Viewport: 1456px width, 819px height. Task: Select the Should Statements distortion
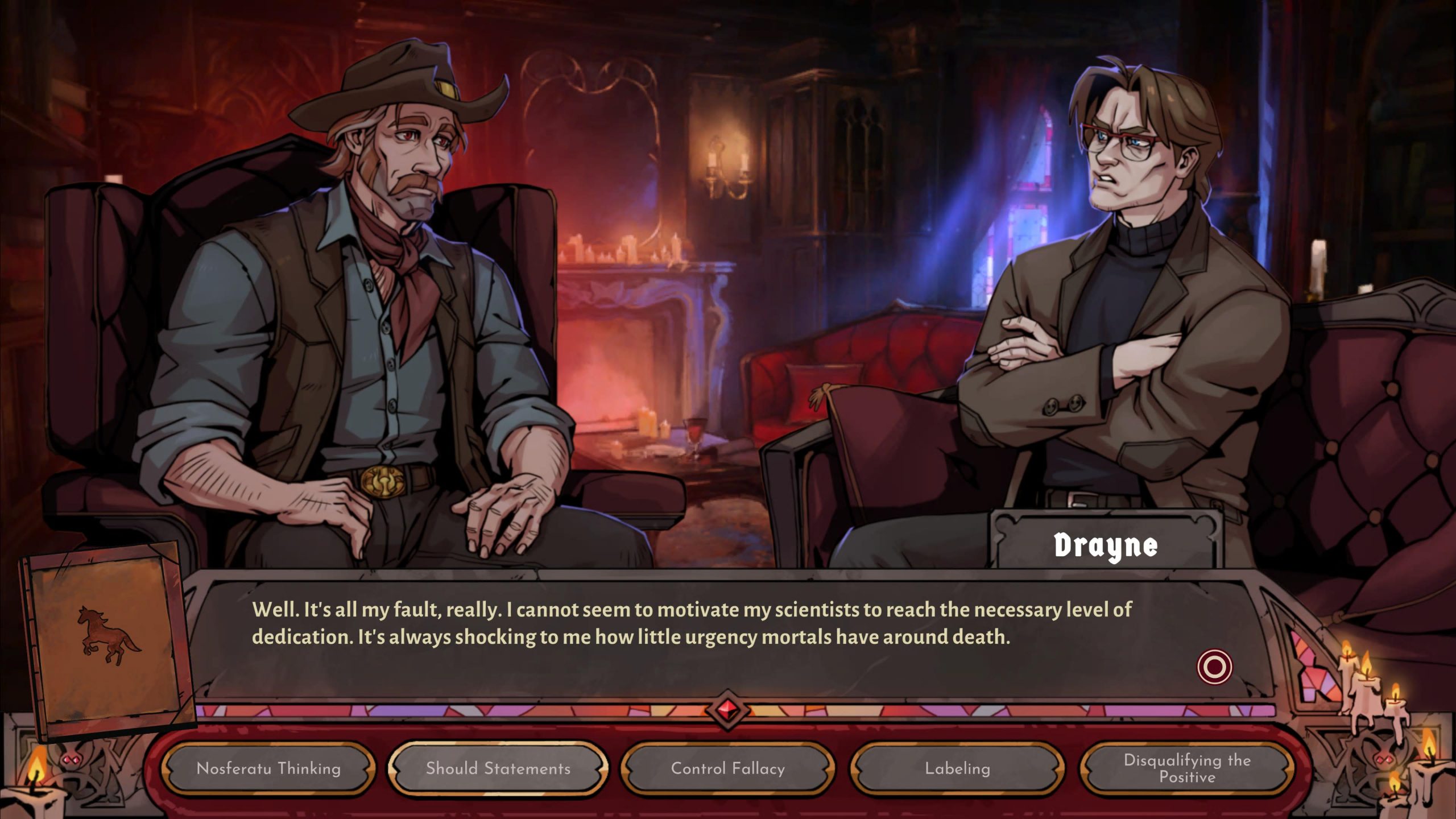(x=498, y=768)
